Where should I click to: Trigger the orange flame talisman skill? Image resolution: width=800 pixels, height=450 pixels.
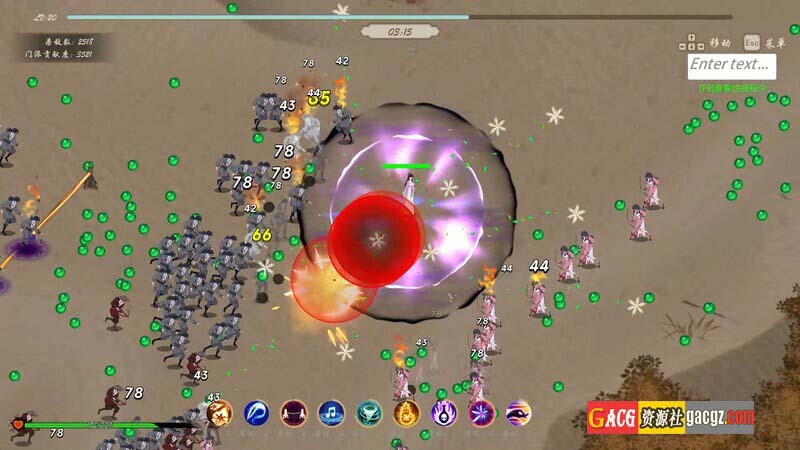pos(407,412)
